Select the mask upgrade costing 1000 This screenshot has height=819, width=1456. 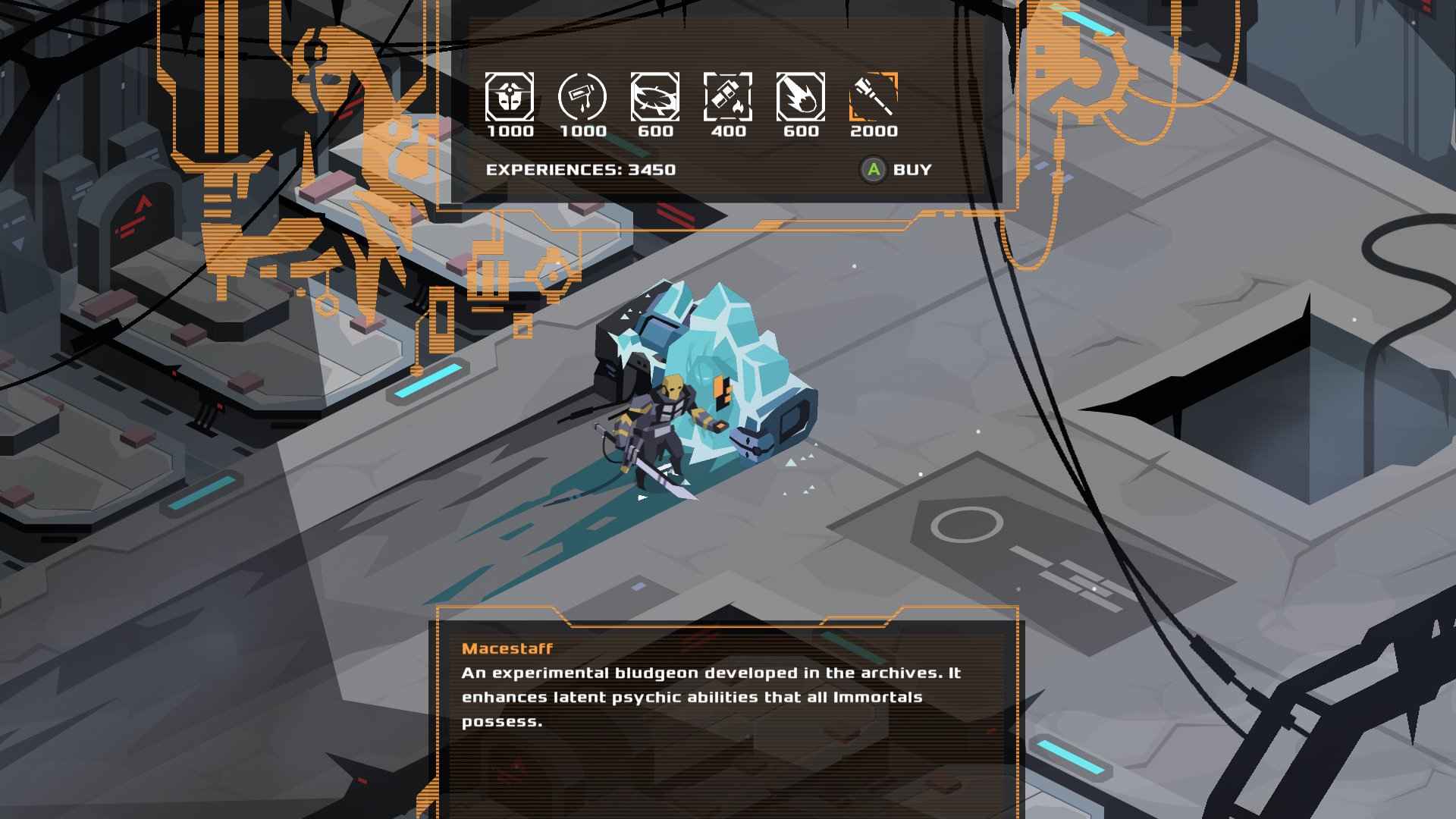click(510, 97)
